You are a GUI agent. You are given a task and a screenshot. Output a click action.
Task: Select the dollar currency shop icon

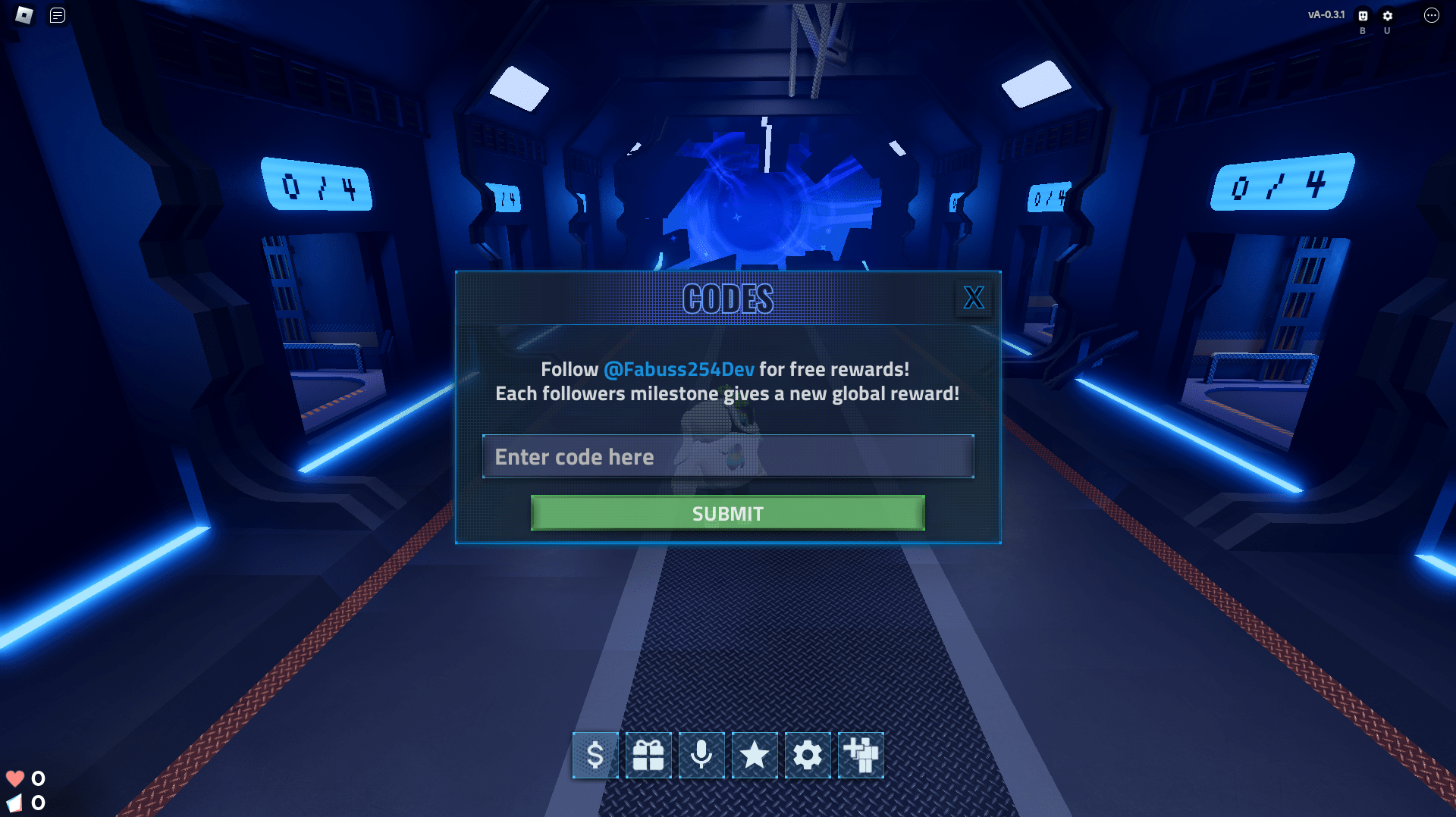point(595,755)
